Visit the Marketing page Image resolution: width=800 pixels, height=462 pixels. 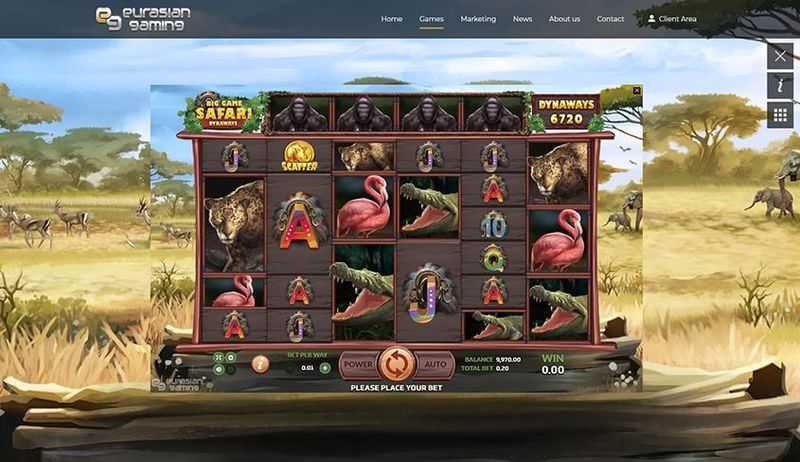[x=478, y=19]
